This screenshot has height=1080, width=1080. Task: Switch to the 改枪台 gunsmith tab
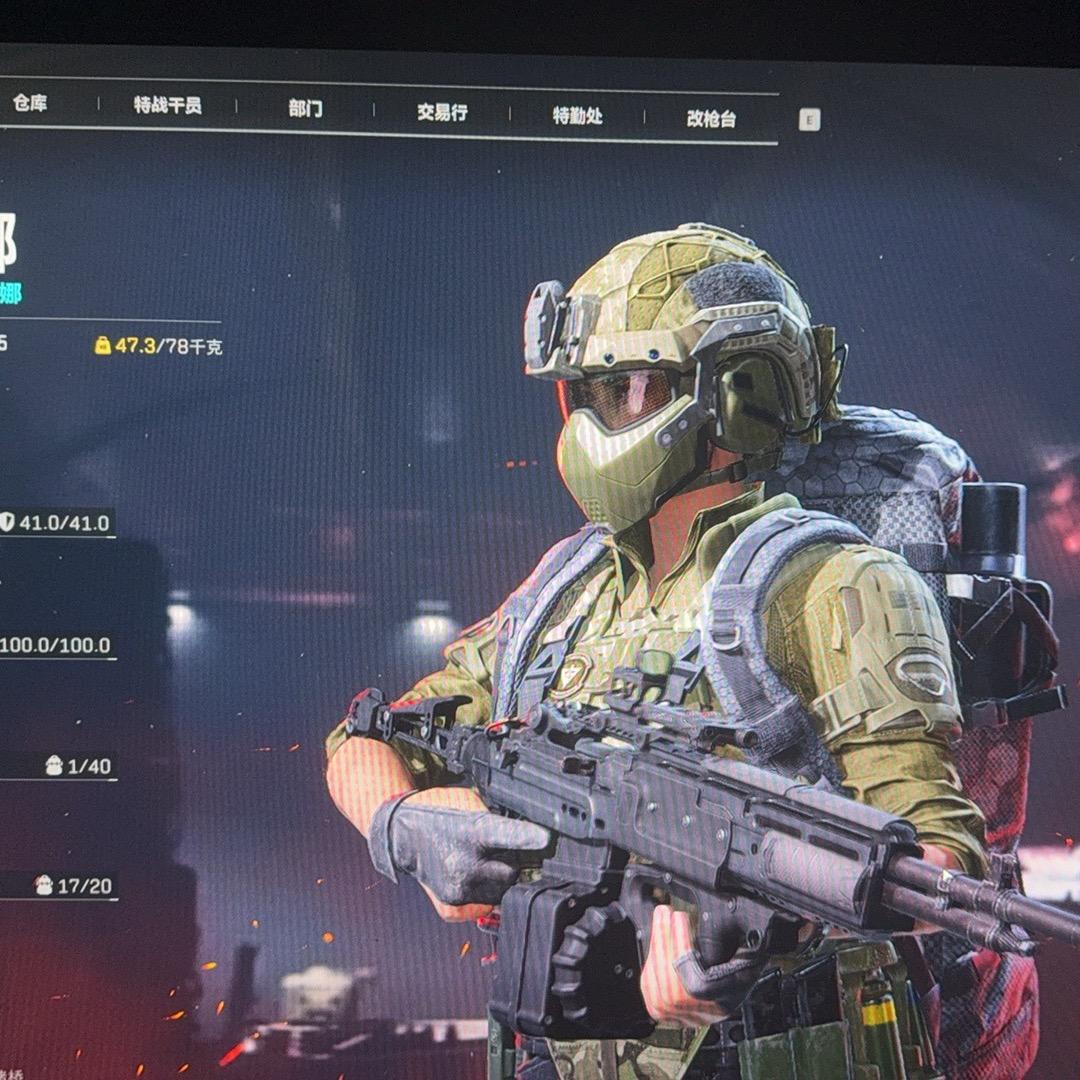pyautogui.click(x=711, y=118)
